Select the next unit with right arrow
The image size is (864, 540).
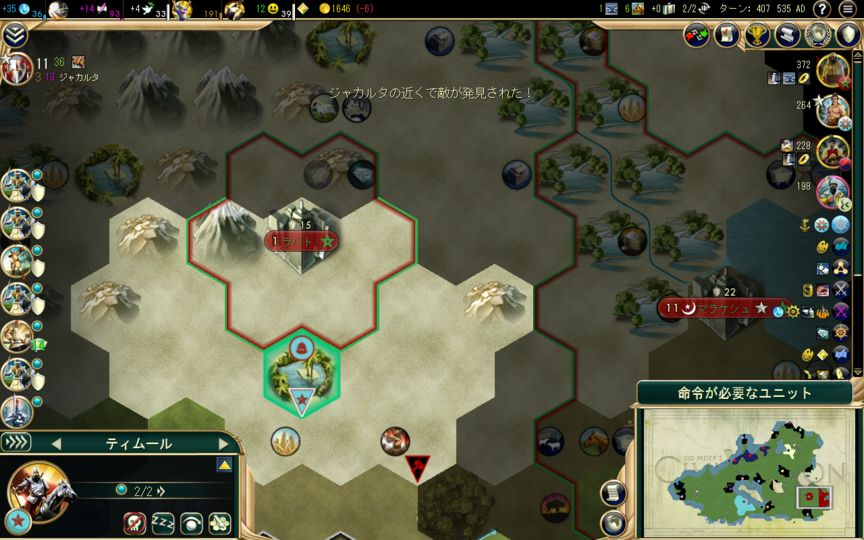(224, 443)
